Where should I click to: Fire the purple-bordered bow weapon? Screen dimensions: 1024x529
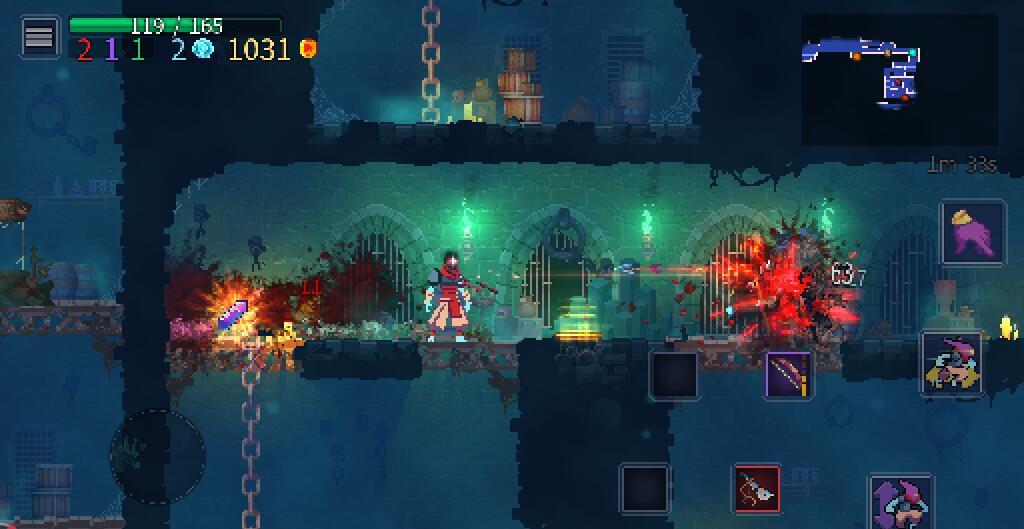tap(788, 375)
